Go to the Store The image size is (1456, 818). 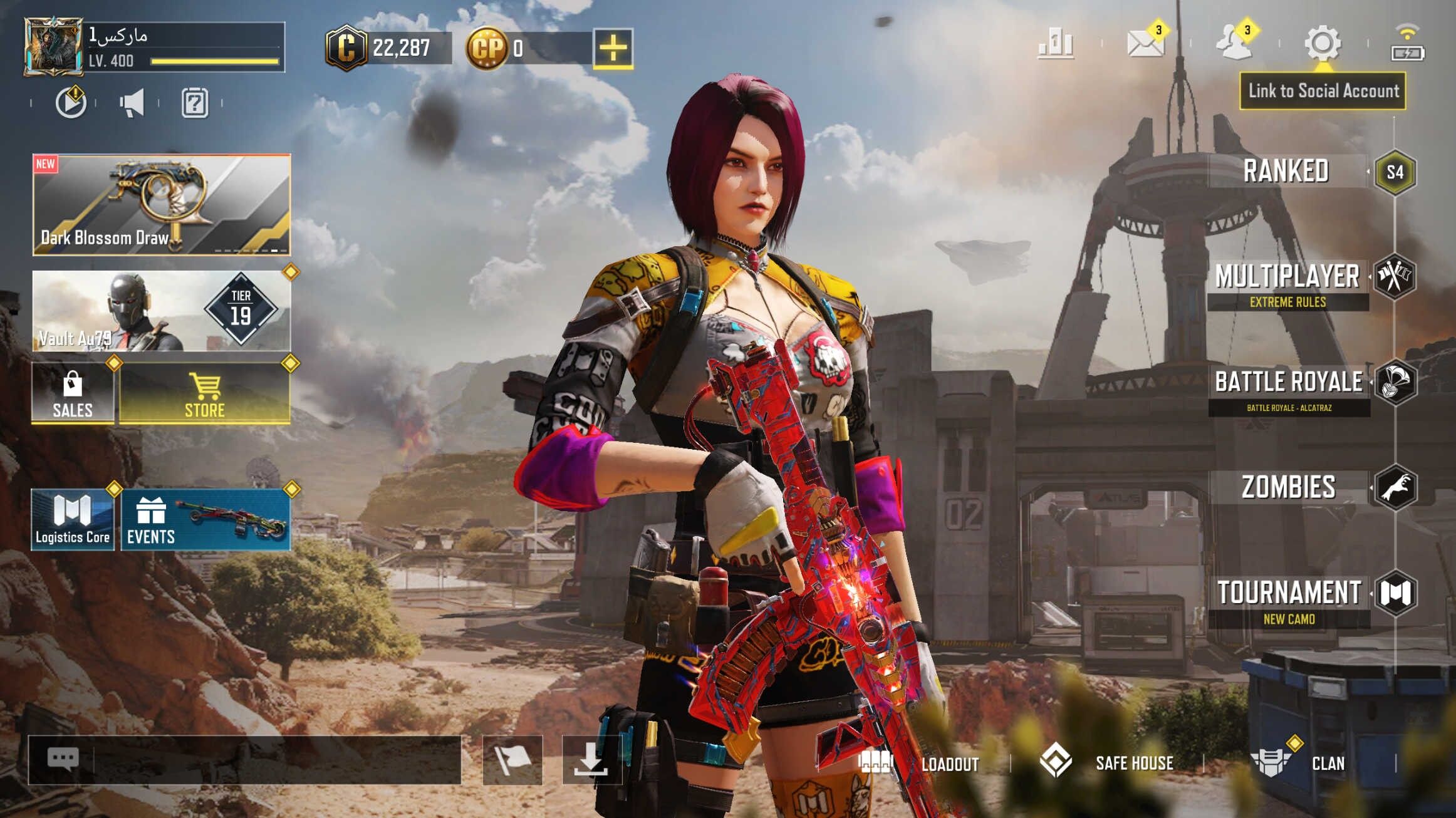pos(205,394)
